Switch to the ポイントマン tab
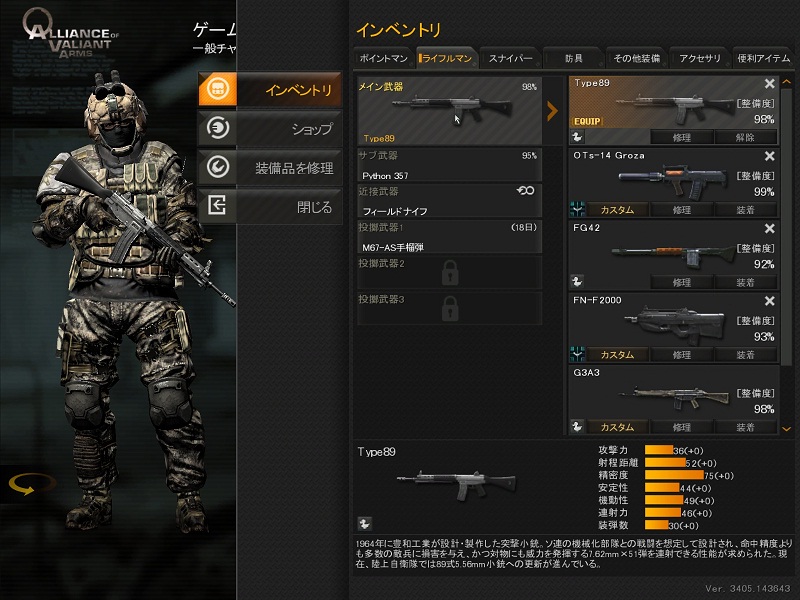 [383, 58]
